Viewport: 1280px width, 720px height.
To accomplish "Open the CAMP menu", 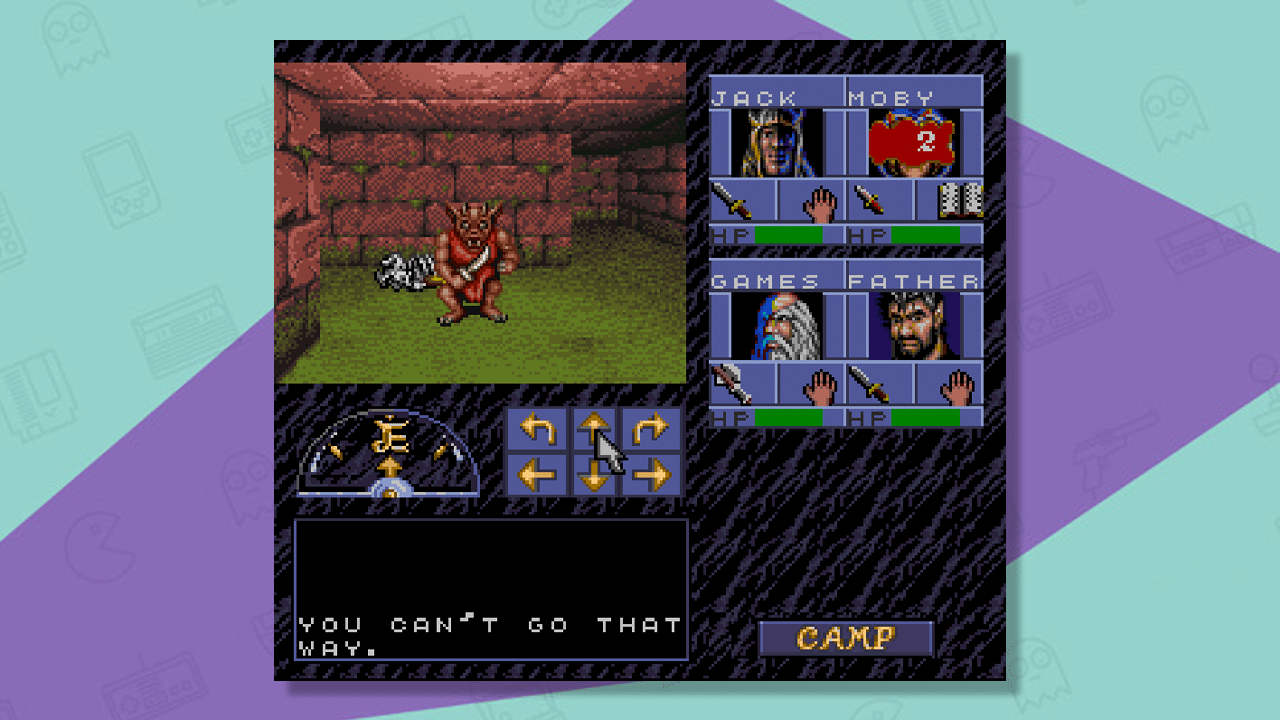I will (x=845, y=638).
